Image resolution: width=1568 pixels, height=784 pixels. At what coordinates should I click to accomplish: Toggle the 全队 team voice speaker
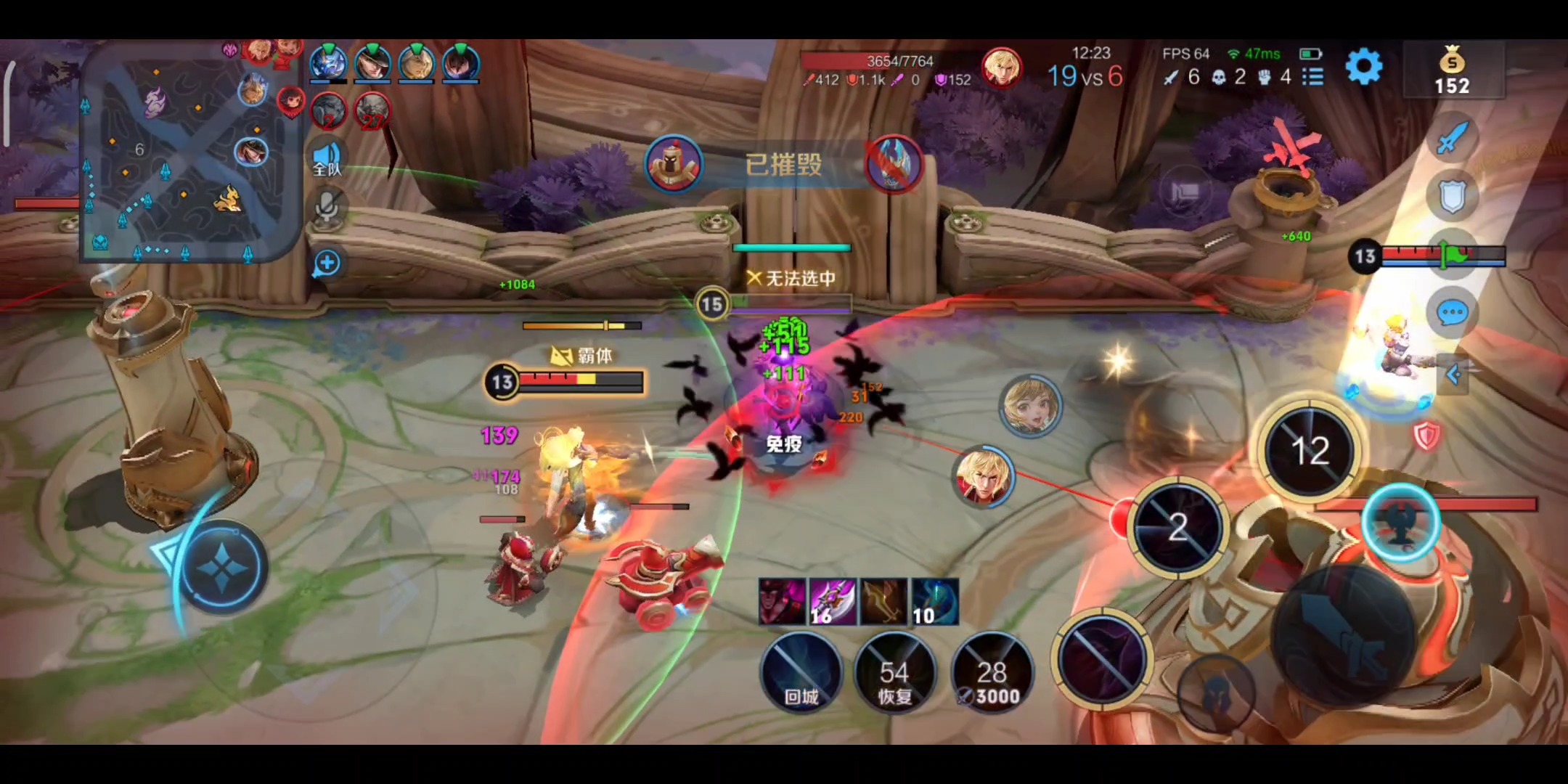coord(327,158)
